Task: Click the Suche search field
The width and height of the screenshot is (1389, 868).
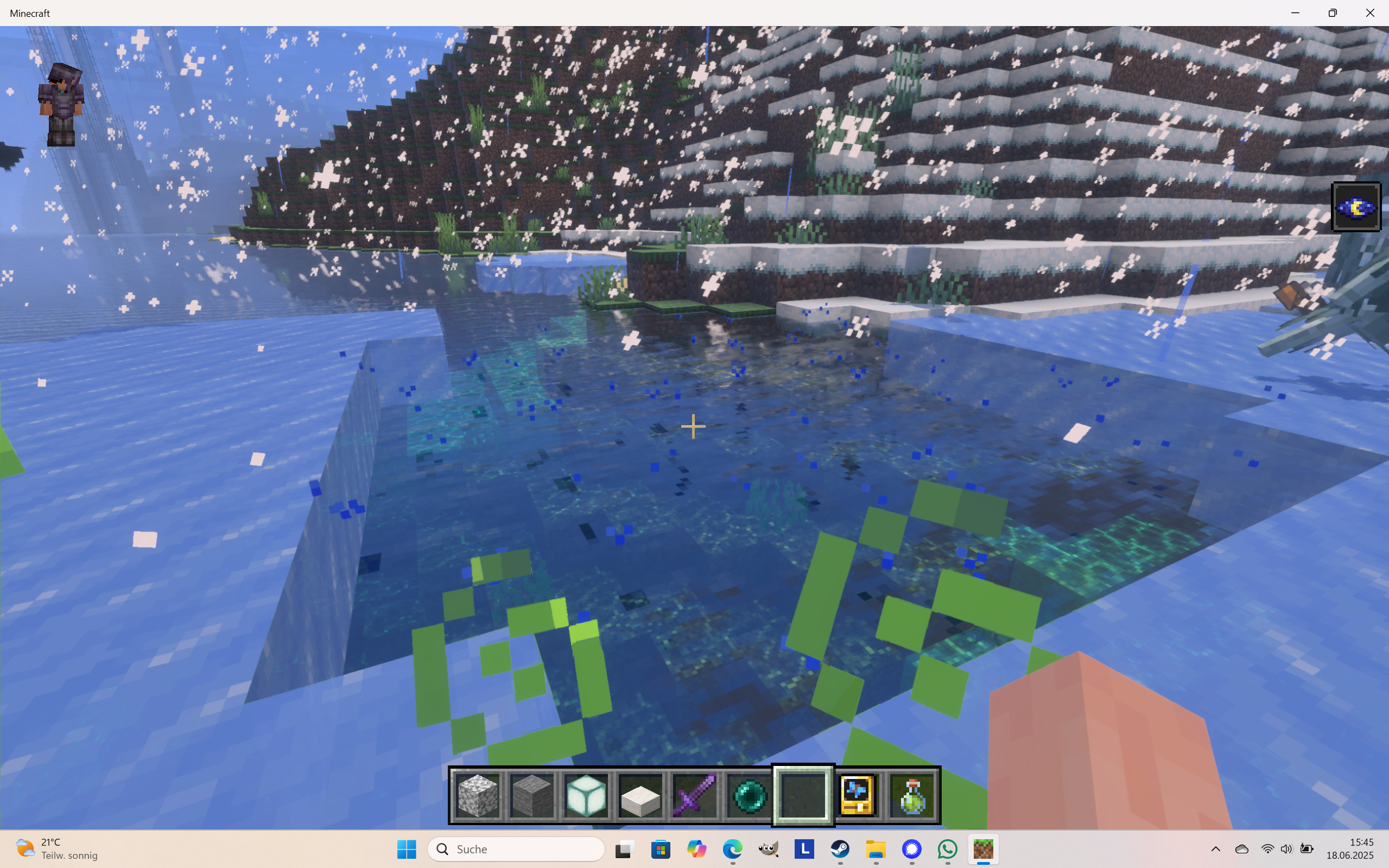Action: [516, 848]
